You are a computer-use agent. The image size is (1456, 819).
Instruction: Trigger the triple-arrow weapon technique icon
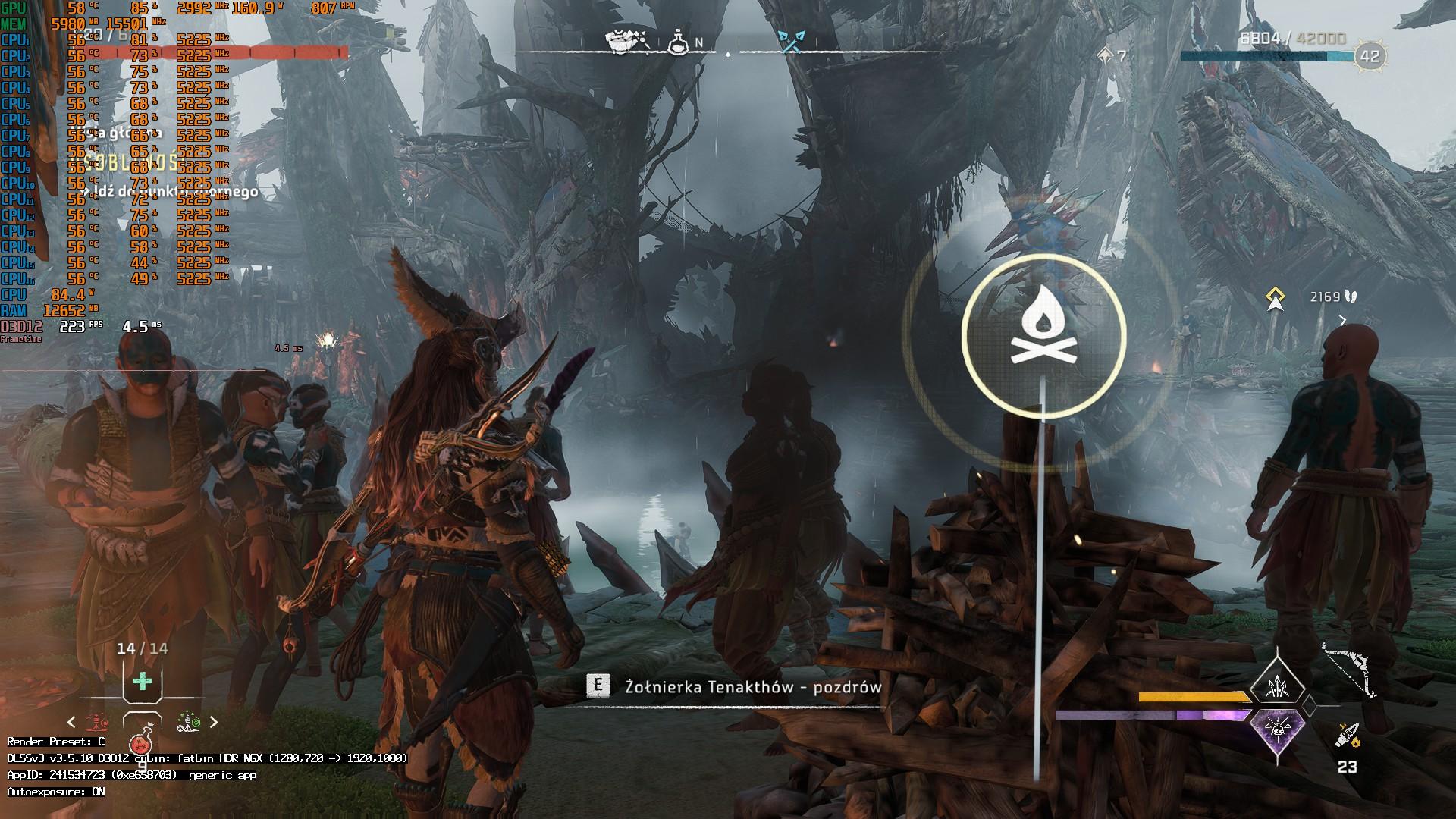coord(1278,686)
